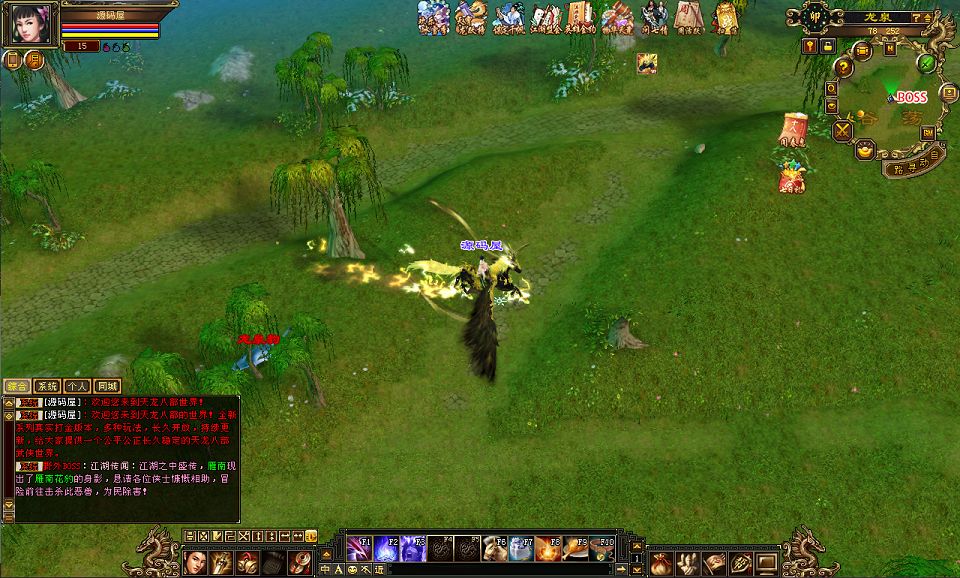Select the 同城 chat tab

(x=107, y=386)
